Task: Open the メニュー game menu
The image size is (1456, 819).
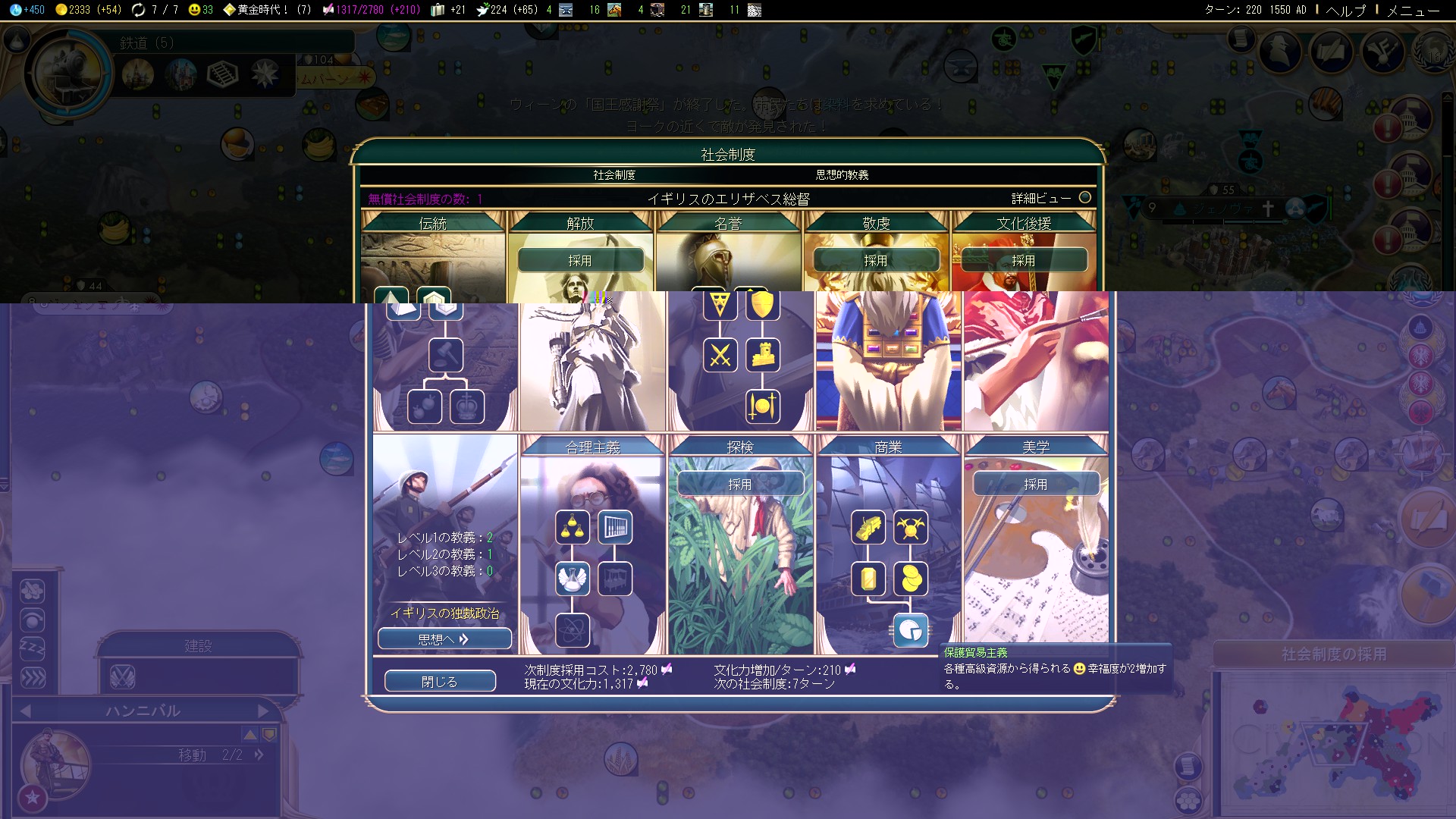Action: 1413,10
